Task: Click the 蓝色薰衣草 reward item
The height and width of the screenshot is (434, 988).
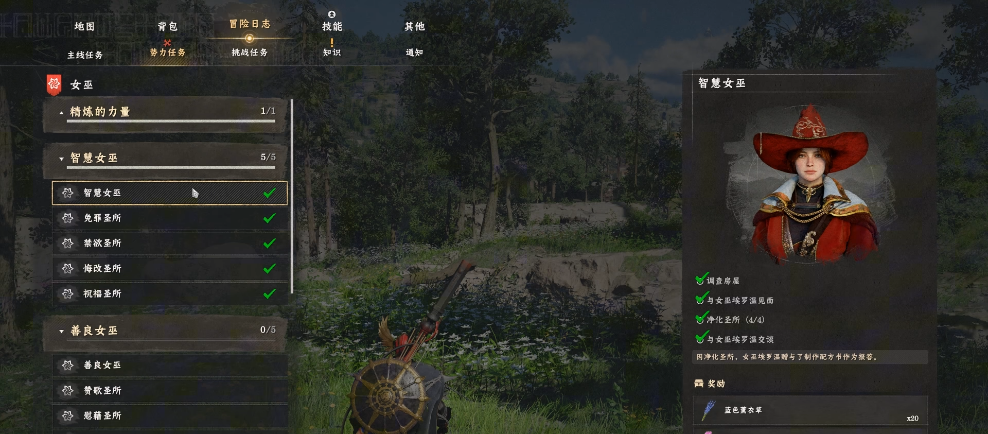Action: 809,411
